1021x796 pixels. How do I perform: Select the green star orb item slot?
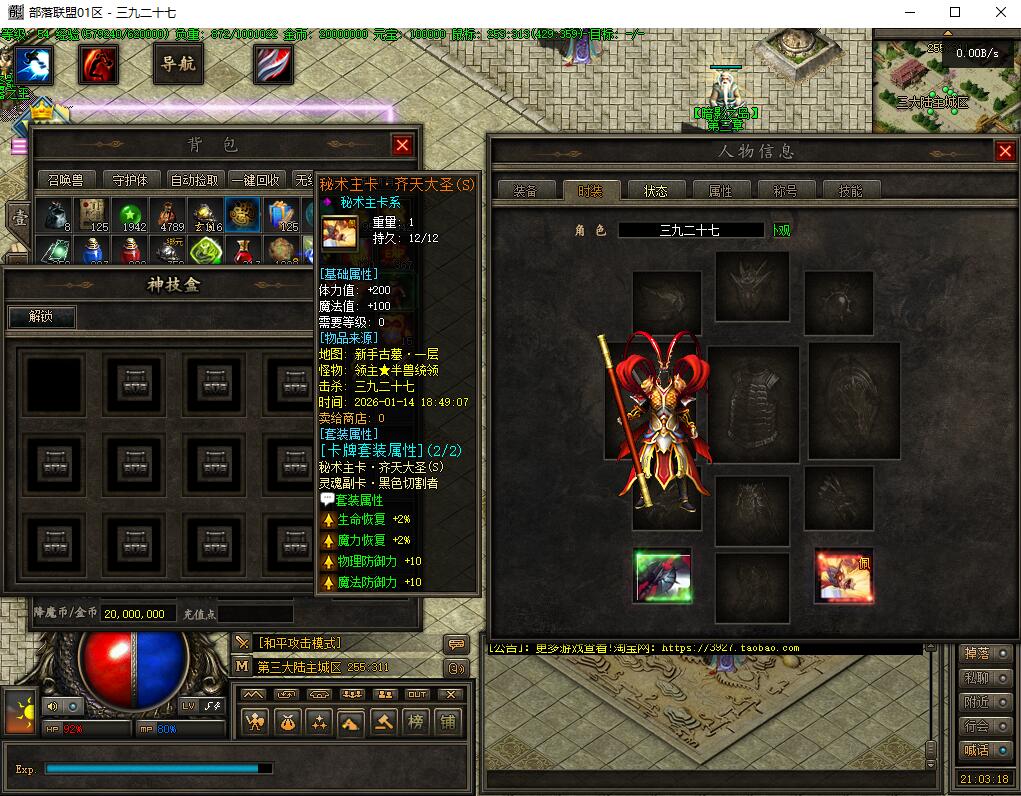129,215
